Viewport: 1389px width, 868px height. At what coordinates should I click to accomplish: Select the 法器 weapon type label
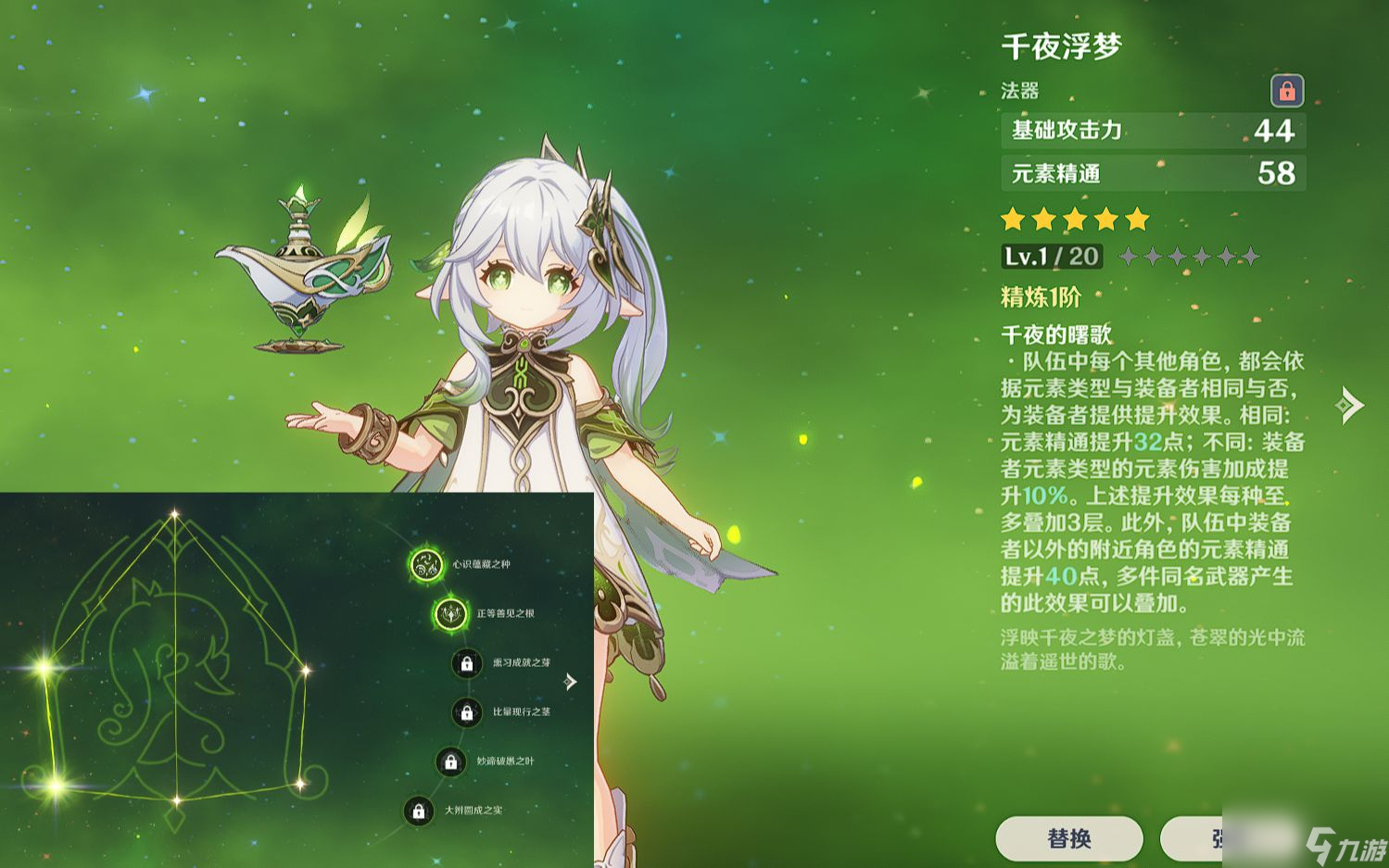1019,91
